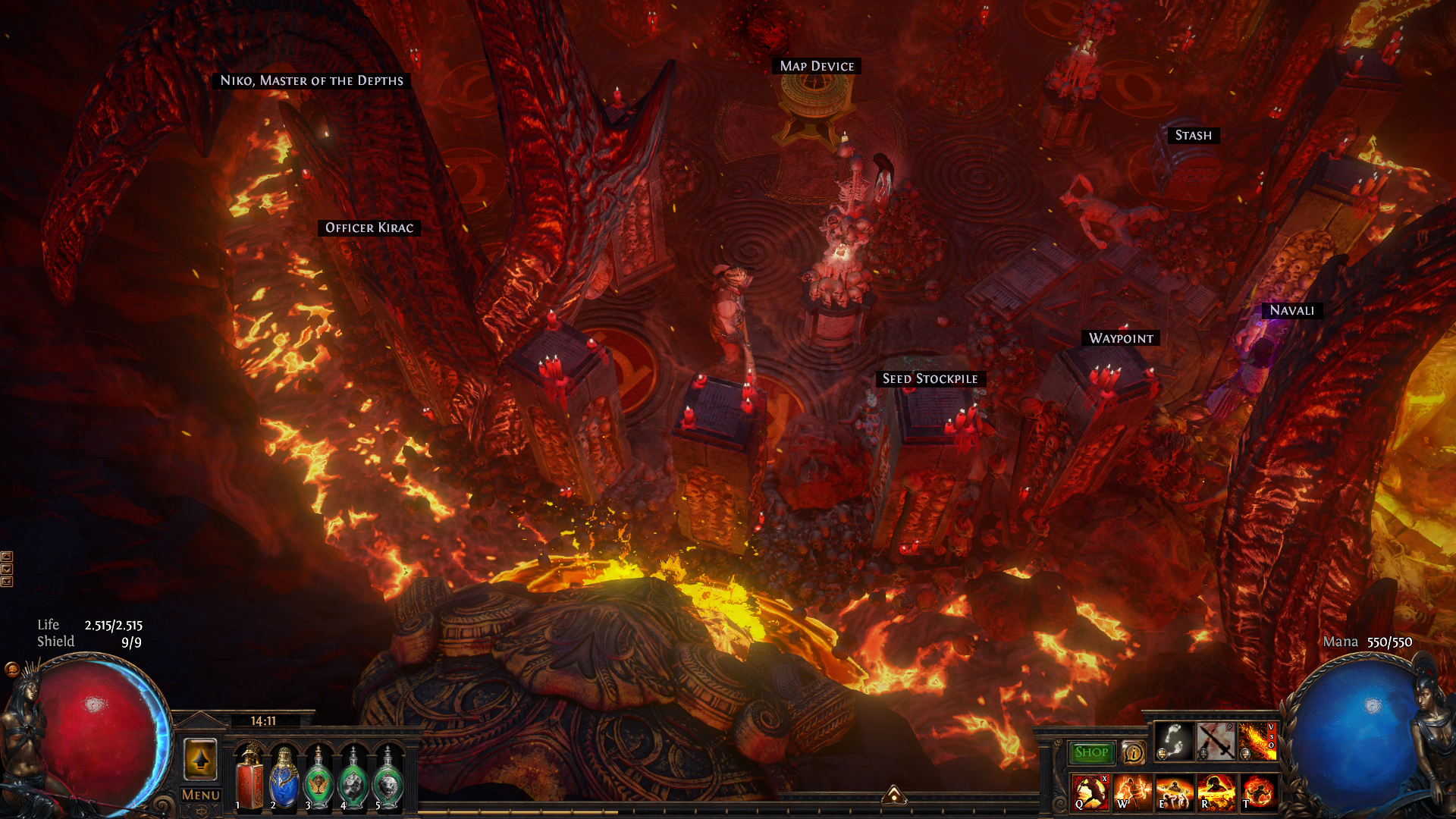This screenshot has width=1456, height=819.
Task: Click the small chat bubble icon above life orb
Action: click(x=11, y=669)
